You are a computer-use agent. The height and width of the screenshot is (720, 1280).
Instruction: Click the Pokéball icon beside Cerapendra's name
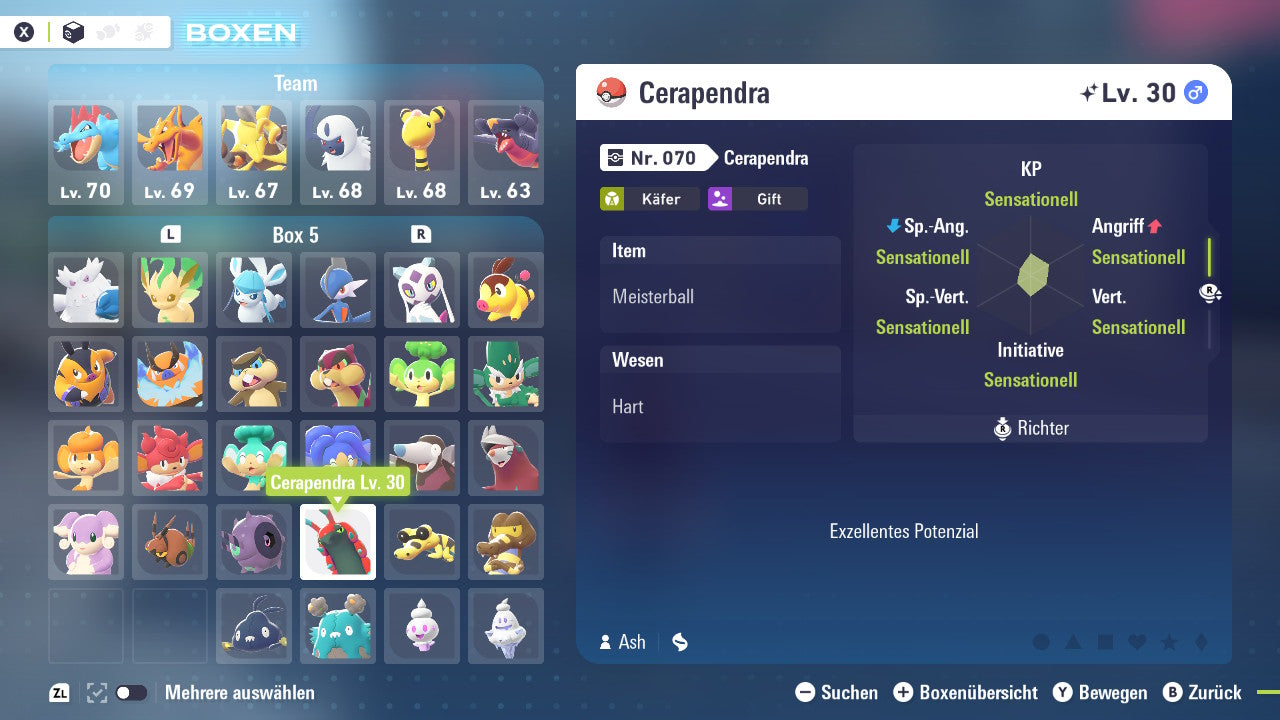tap(611, 92)
